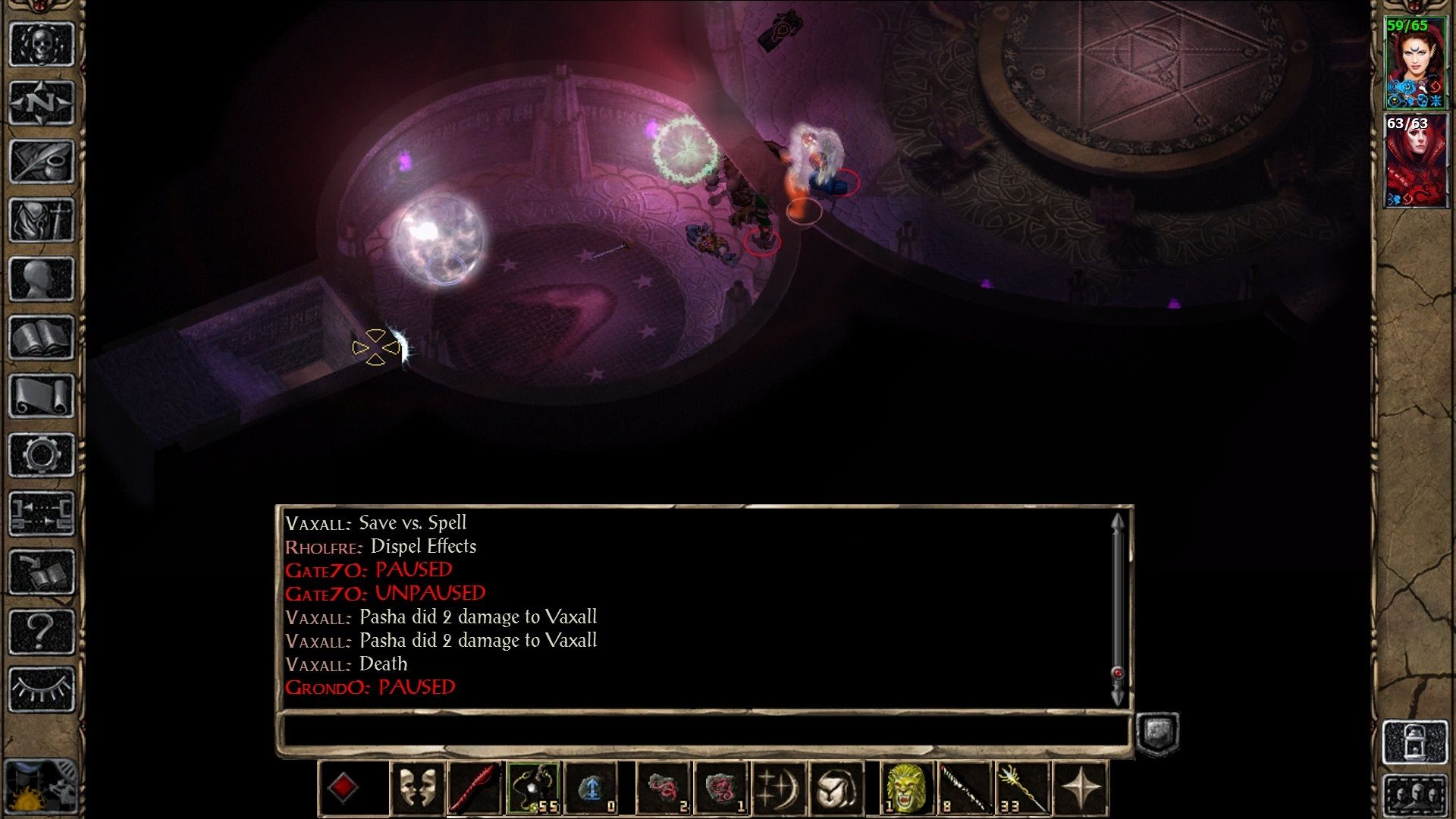The height and width of the screenshot is (819, 1456).
Task: Click the red diamond stop button
Action: click(x=343, y=787)
